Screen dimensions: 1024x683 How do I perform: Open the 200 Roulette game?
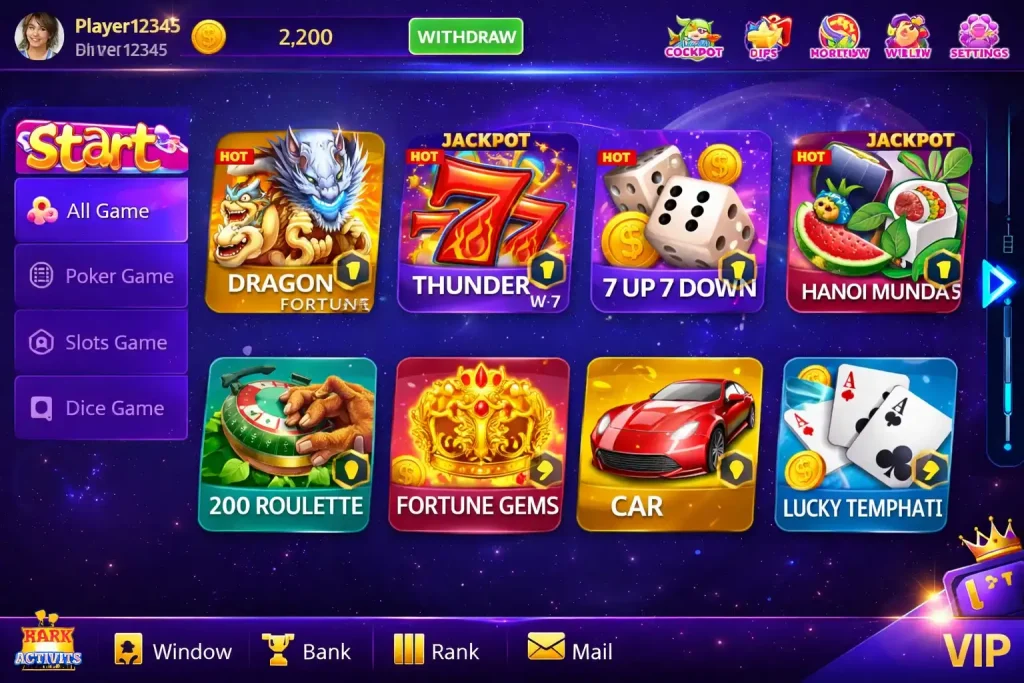coord(288,443)
